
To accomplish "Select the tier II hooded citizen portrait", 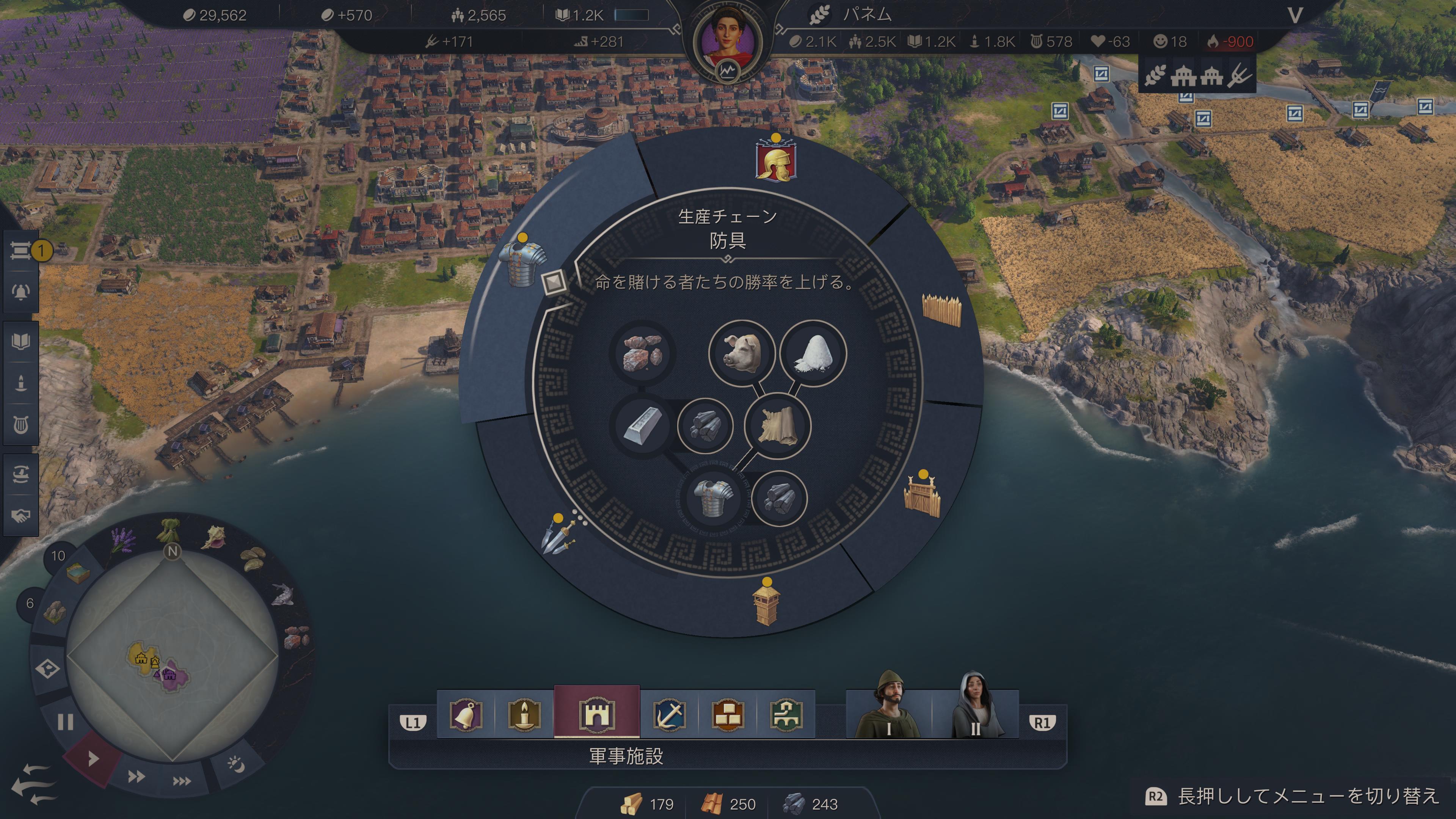I will pyautogui.click(x=976, y=706).
